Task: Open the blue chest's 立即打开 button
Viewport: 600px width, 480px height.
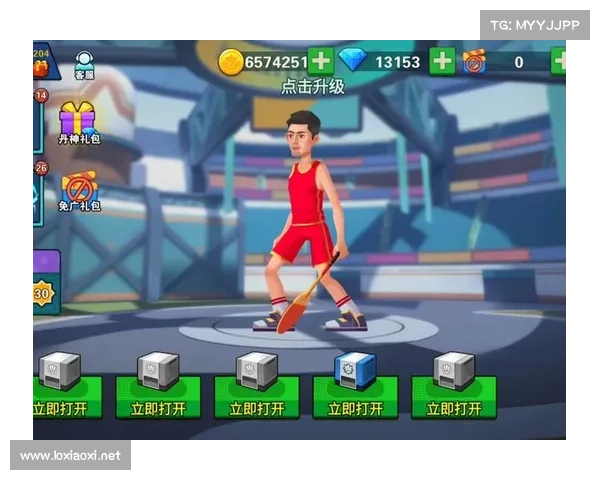Action: (355, 408)
